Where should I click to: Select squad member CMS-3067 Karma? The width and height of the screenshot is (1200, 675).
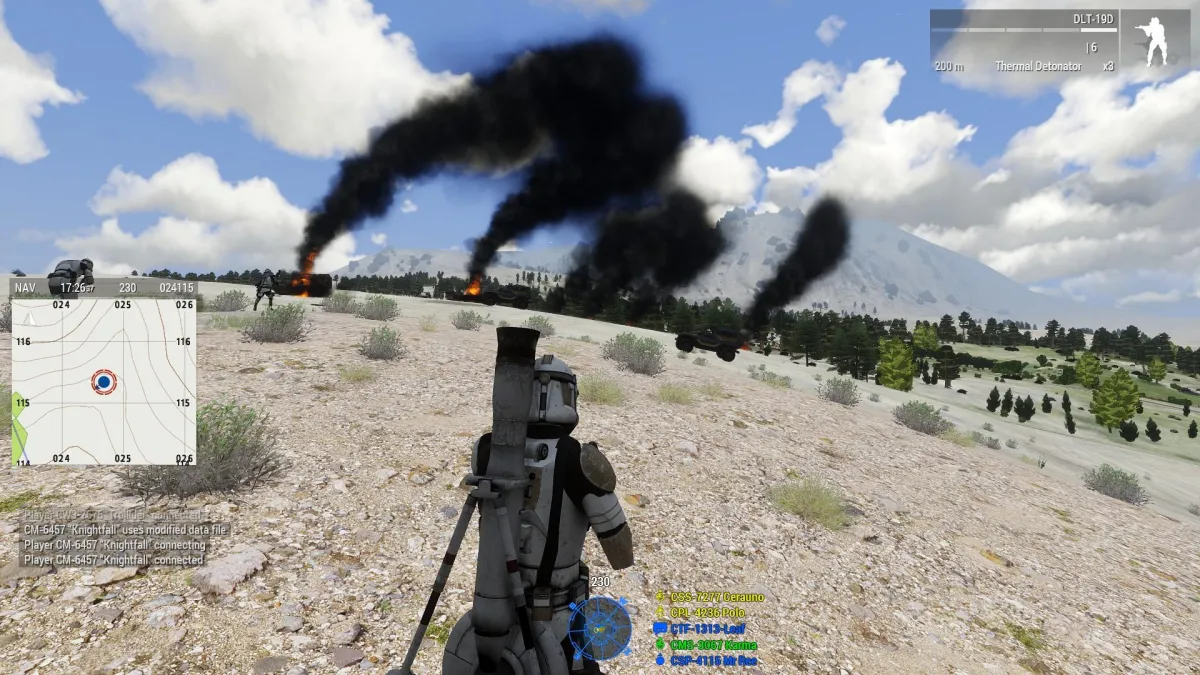(713, 645)
